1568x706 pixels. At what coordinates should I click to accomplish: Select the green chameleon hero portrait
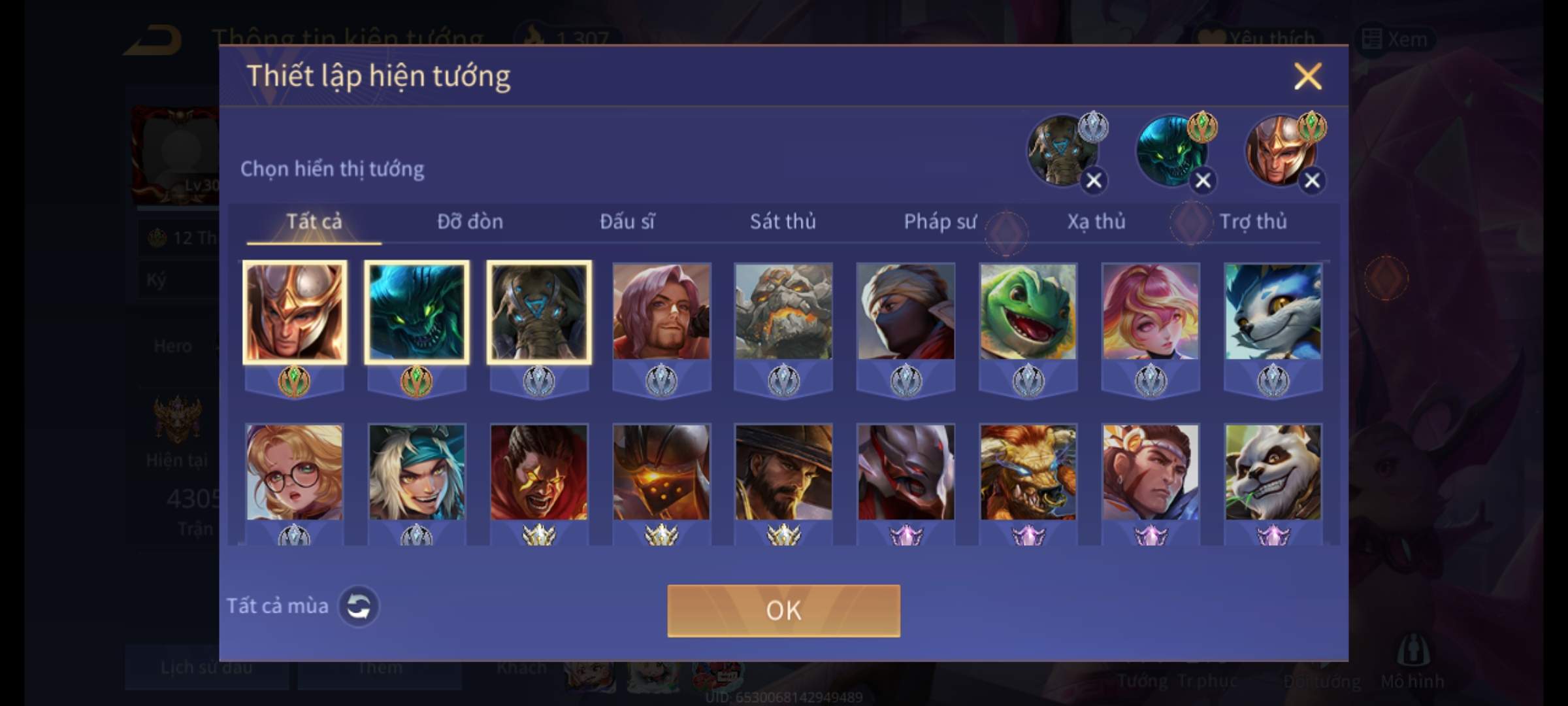click(x=1028, y=312)
